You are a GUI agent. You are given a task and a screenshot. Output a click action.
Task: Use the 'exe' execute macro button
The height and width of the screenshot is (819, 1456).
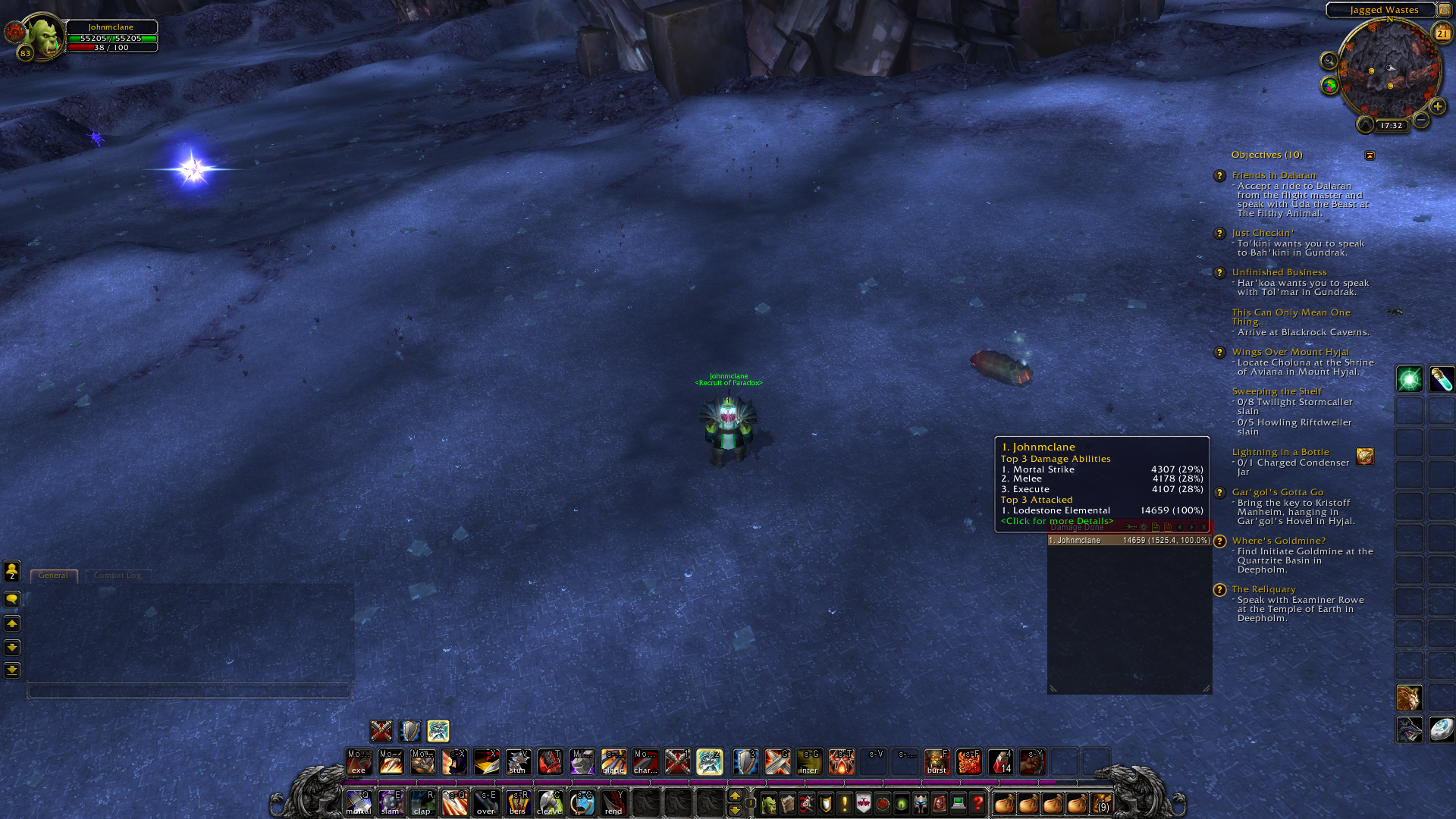coord(359,761)
